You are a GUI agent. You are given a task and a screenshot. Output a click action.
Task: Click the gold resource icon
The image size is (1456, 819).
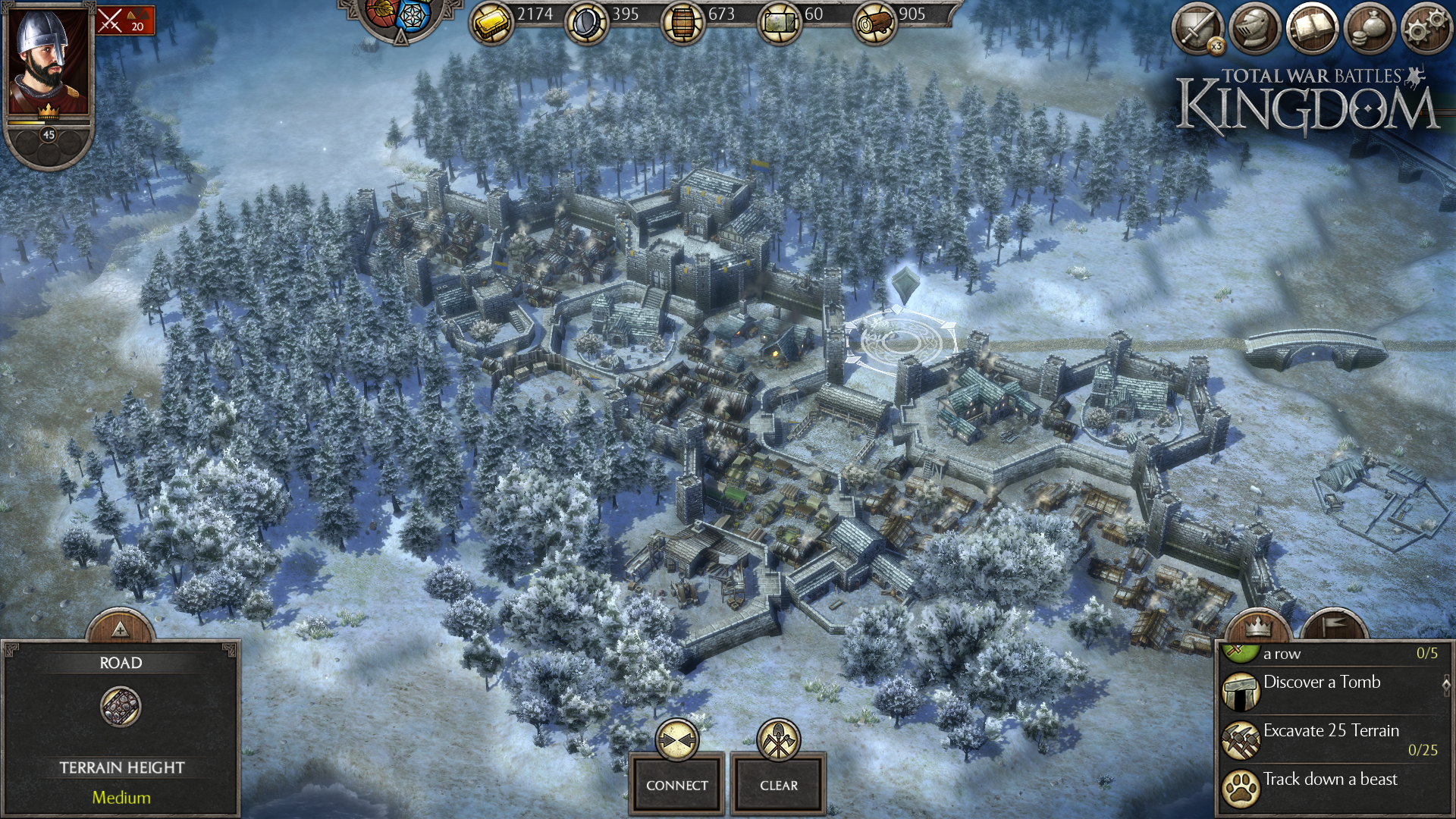491,24
